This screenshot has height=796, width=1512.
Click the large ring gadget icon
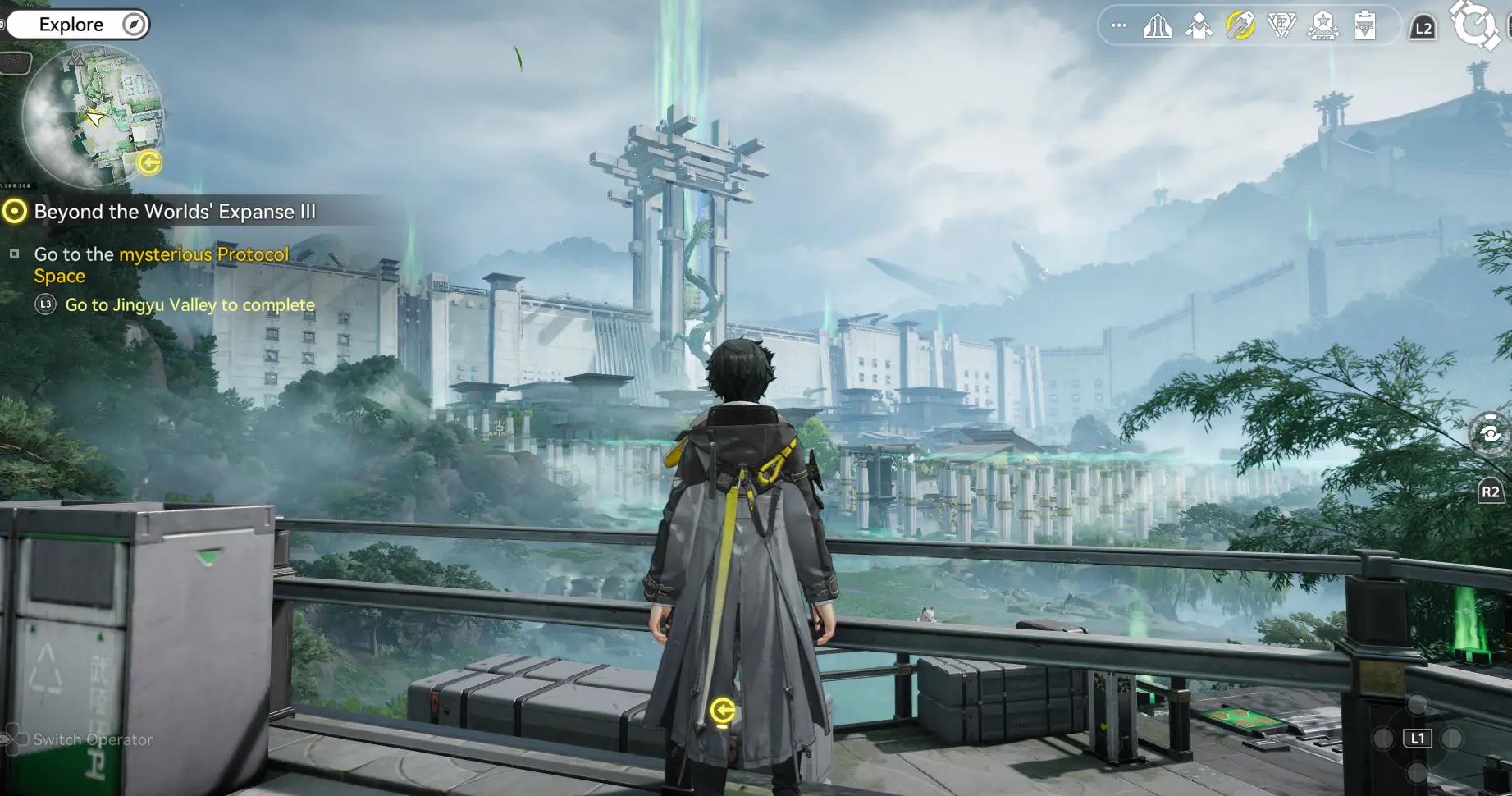click(1475, 25)
